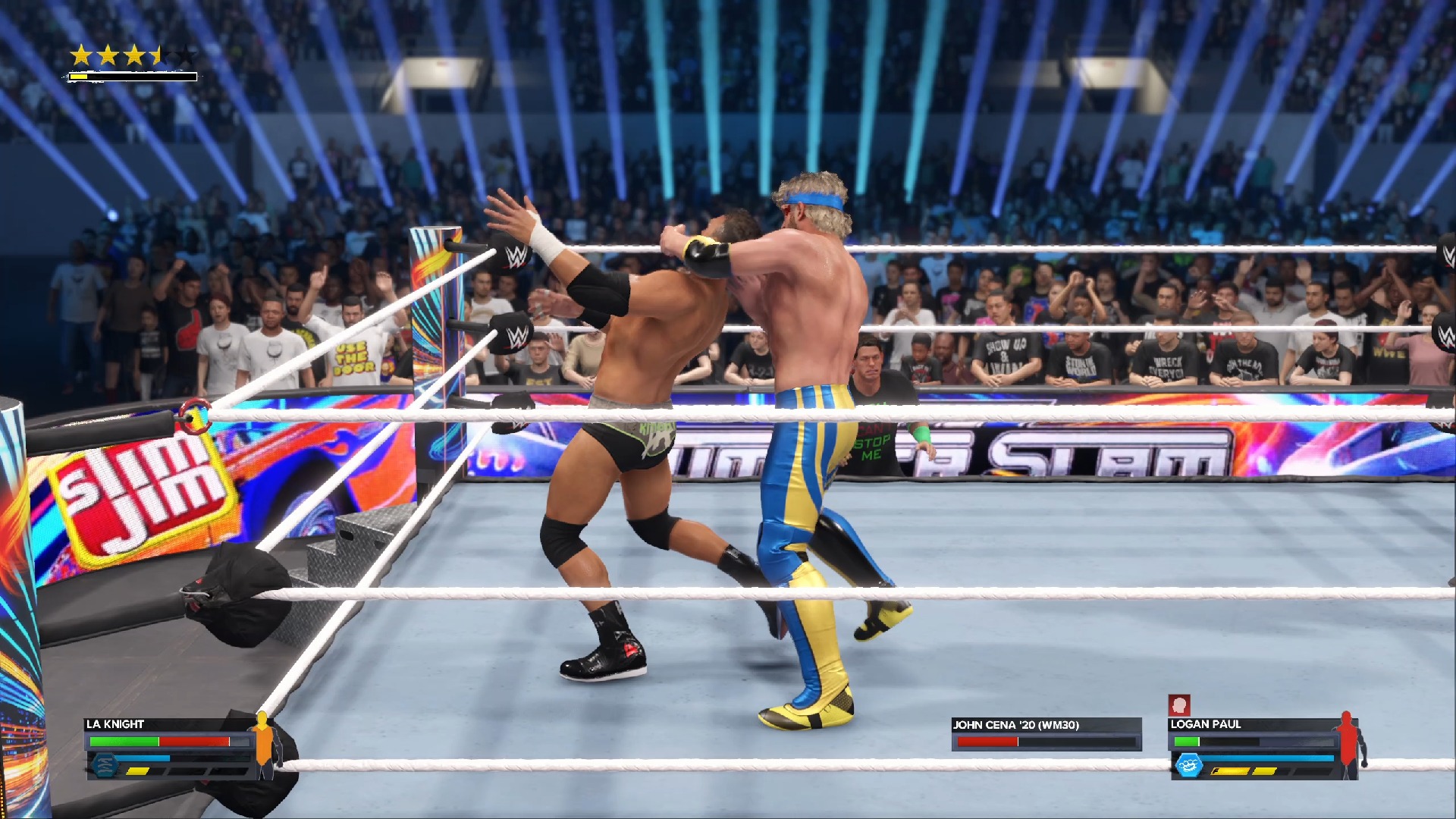
Task: Activate Logan Paul's brass knuckles payback icon
Action: [x=1188, y=765]
